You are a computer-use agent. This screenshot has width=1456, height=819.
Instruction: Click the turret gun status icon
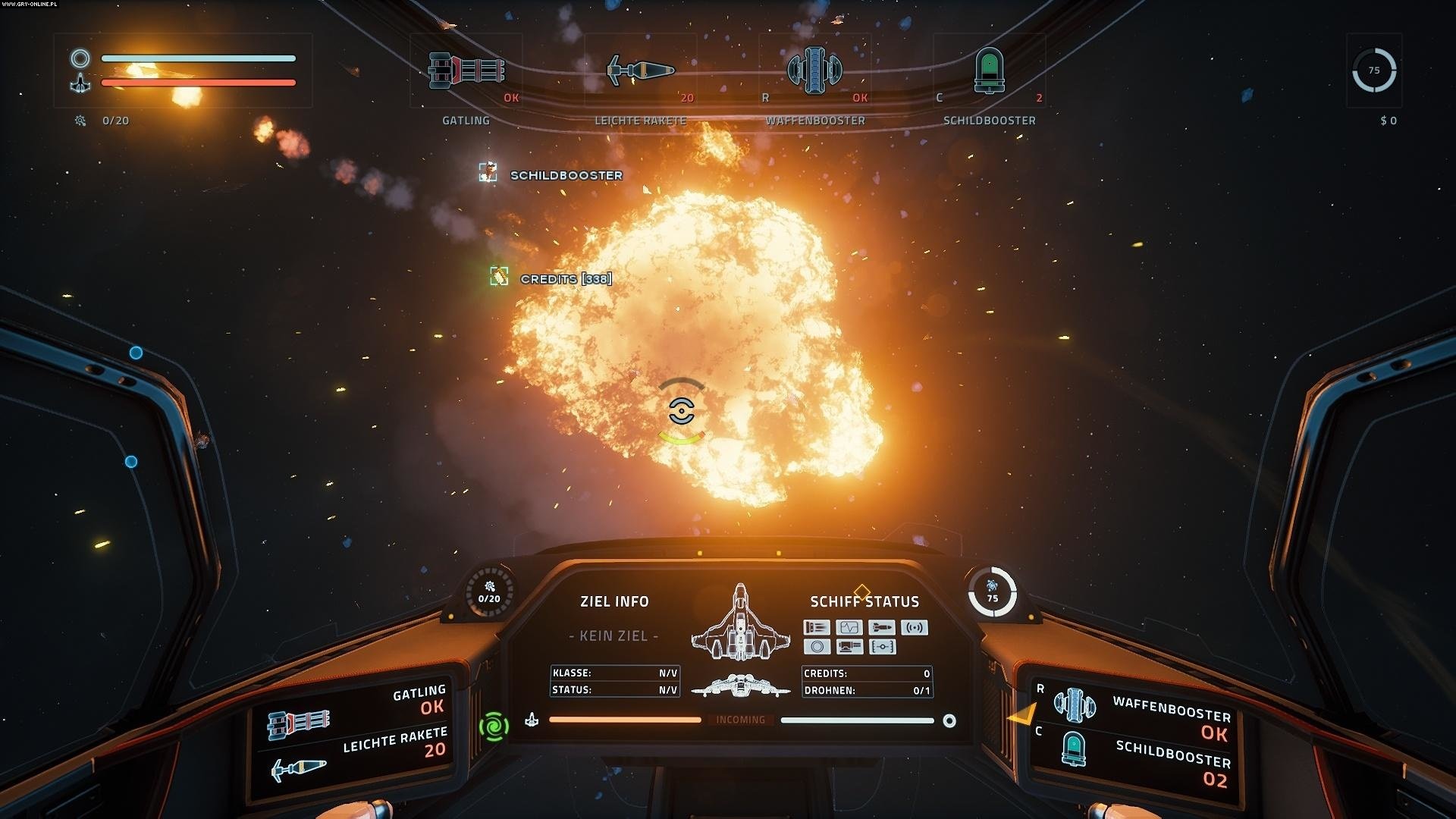coord(849,647)
